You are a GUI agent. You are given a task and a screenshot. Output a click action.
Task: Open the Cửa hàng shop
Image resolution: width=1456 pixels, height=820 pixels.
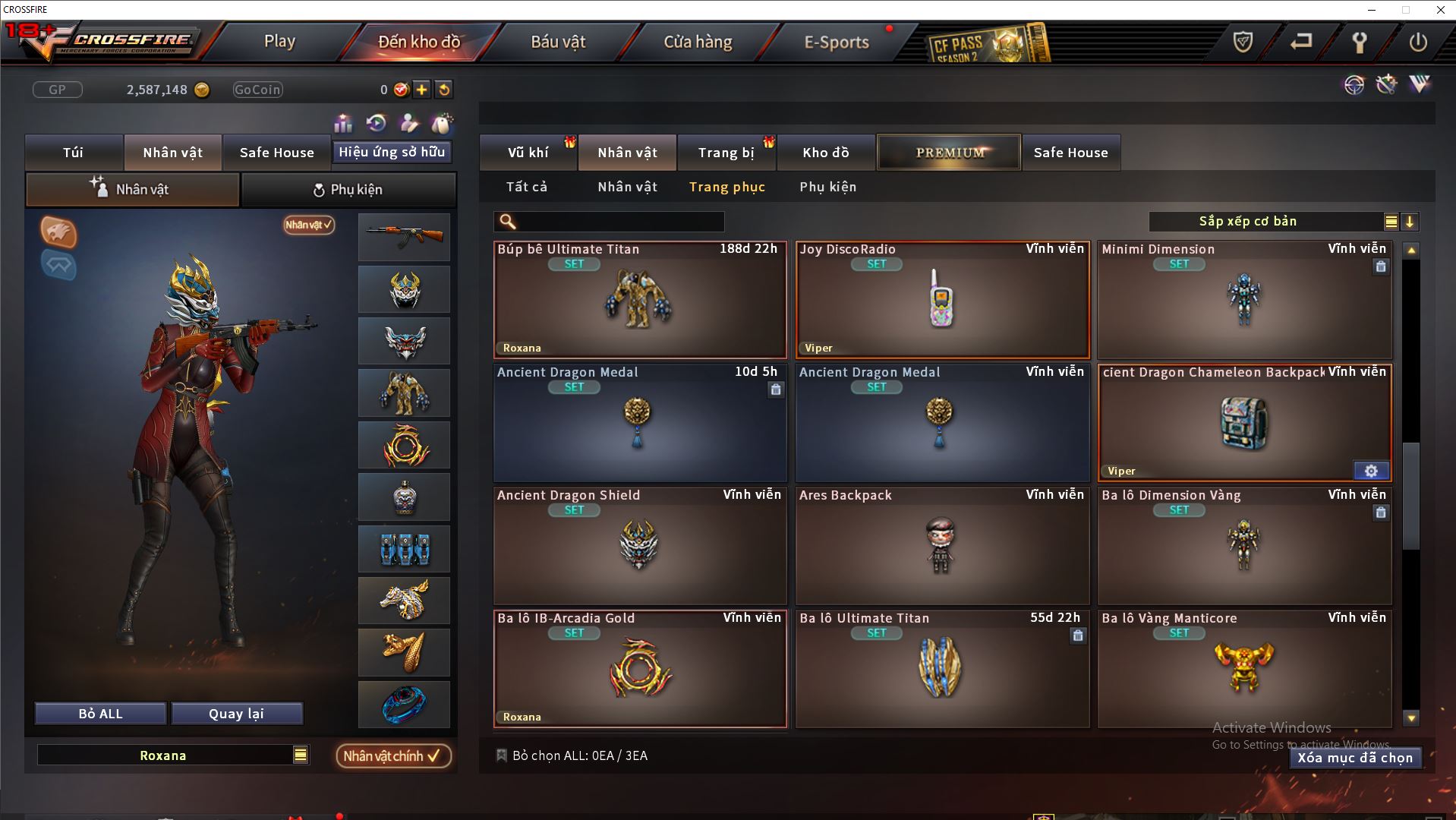click(x=698, y=42)
